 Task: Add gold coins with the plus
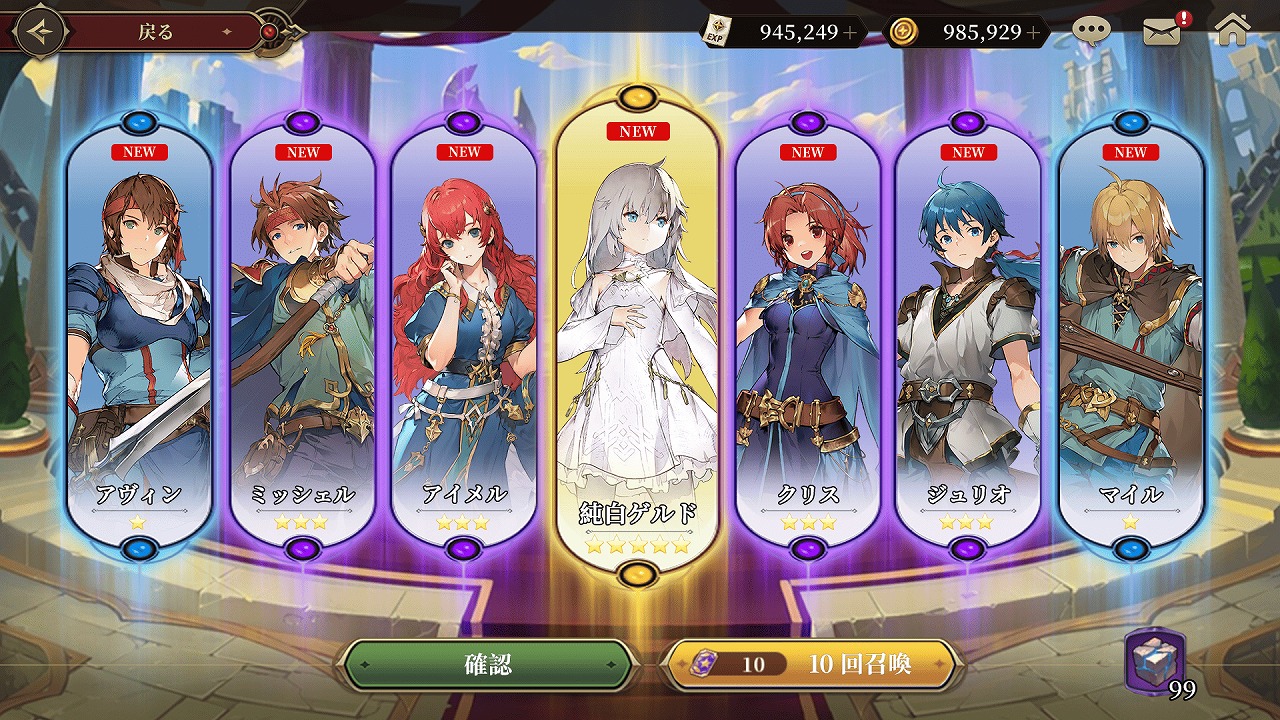coord(1033,32)
